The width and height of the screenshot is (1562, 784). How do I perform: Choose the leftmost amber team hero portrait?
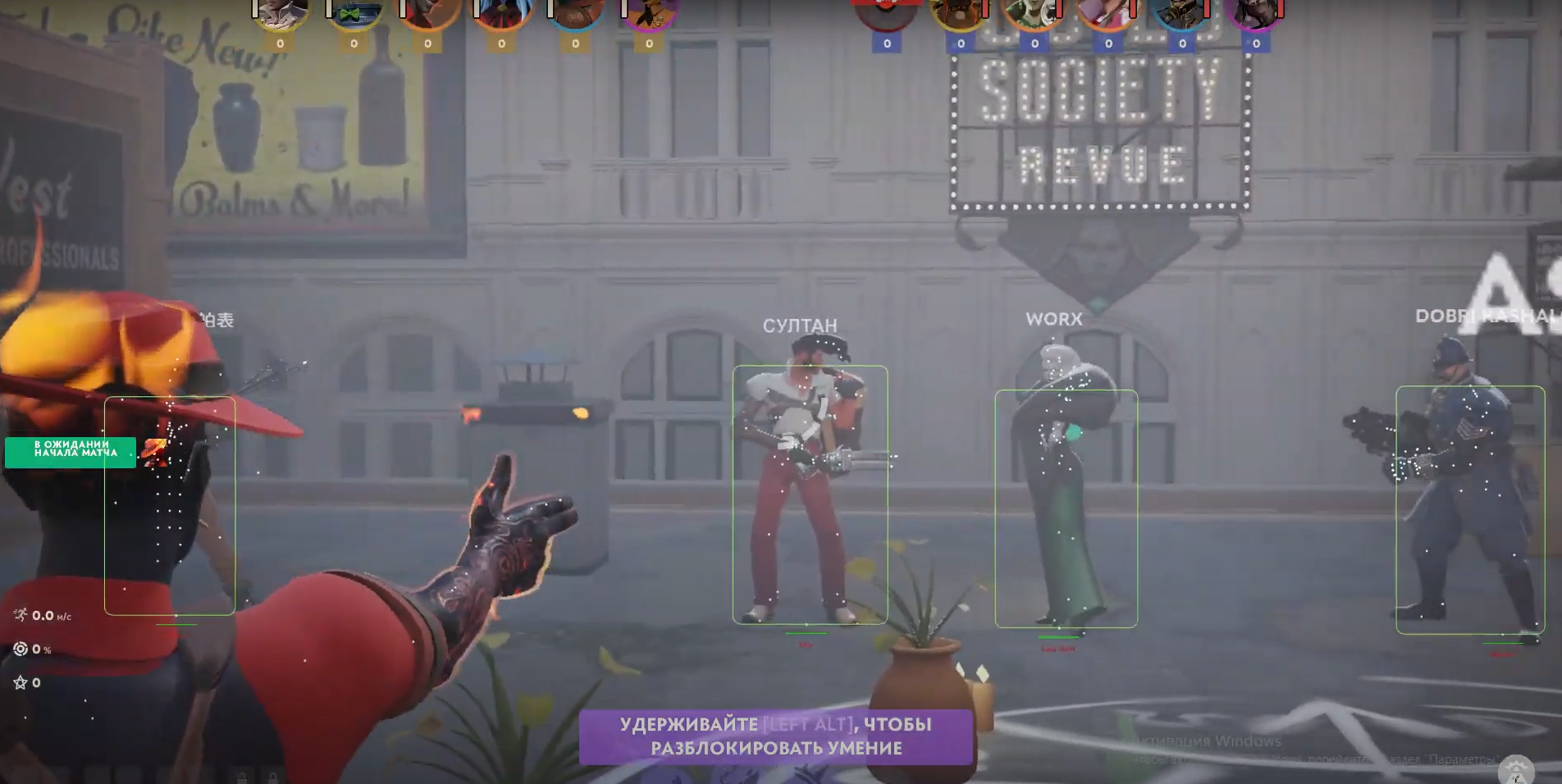(x=280, y=14)
